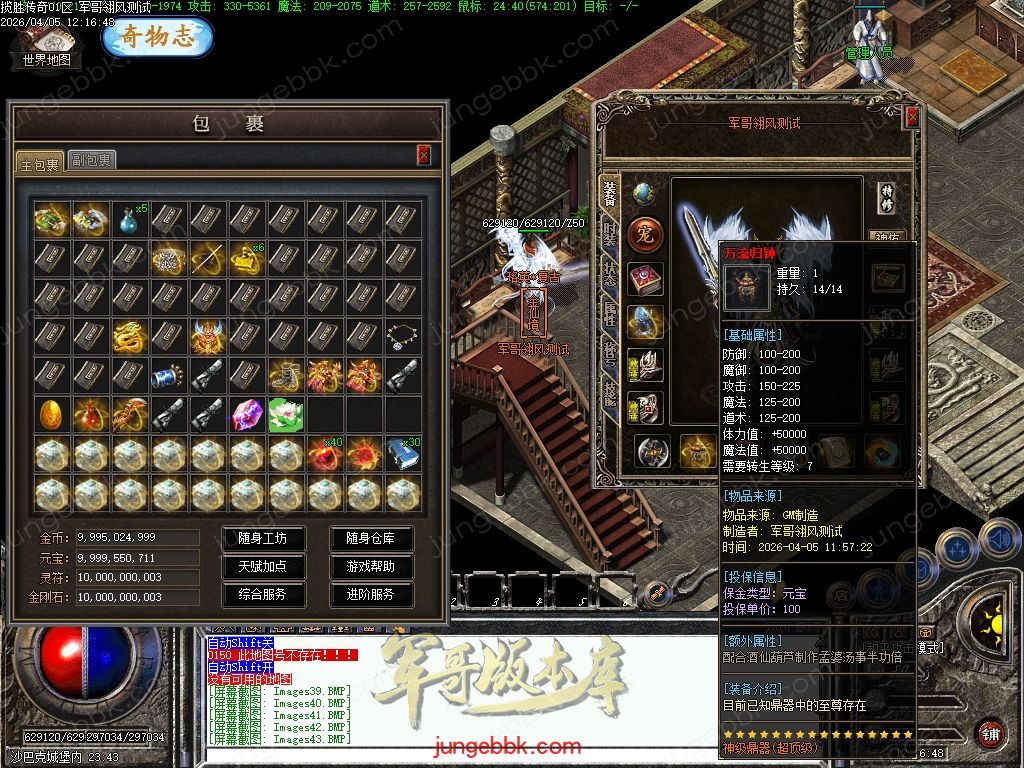
Task: Close the 包裹 inventory window
Action: tap(424, 154)
